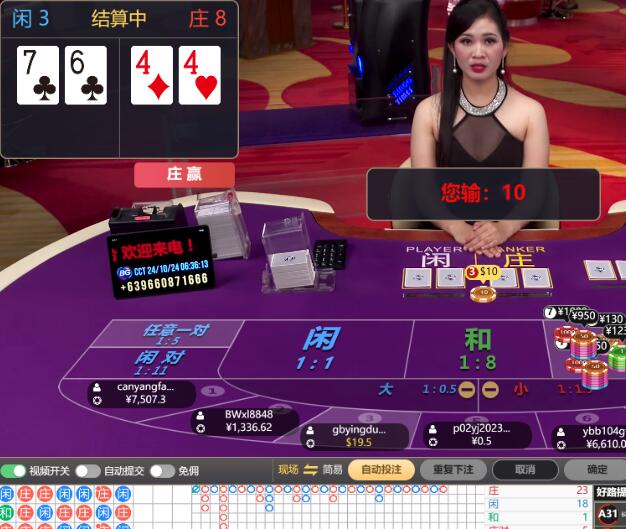Screen dimensions: 626x529
Task: Select the seat of player BWxl8848
Action: click(247, 421)
